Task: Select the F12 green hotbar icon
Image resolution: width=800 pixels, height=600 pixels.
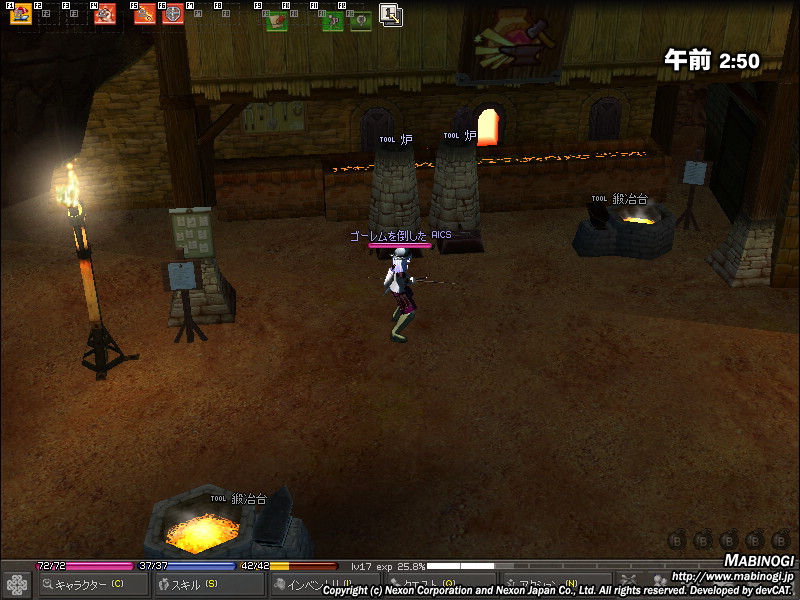Action: point(360,20)
